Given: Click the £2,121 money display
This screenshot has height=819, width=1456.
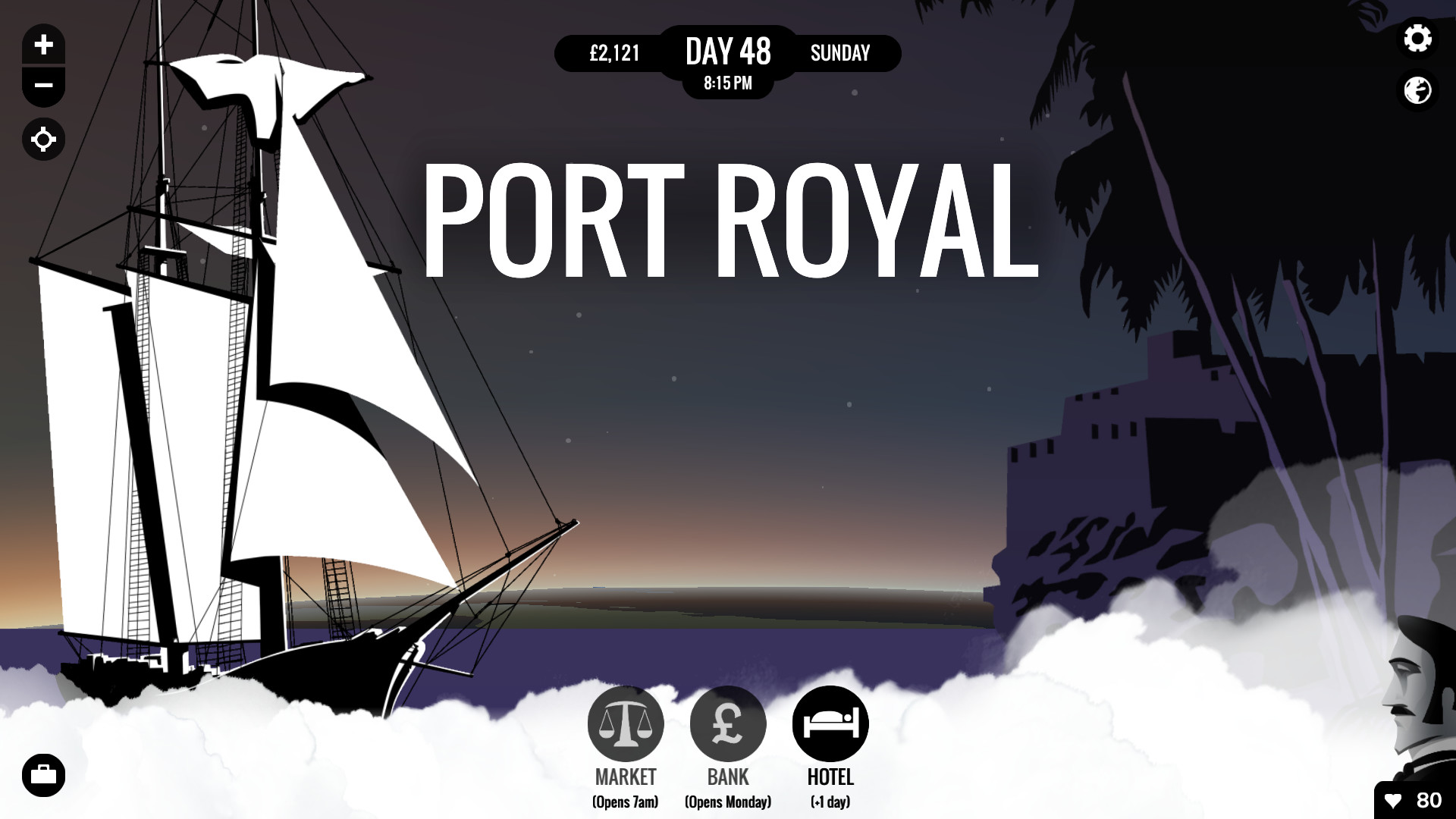Looking at the screenshot, I should pos(614,53).
